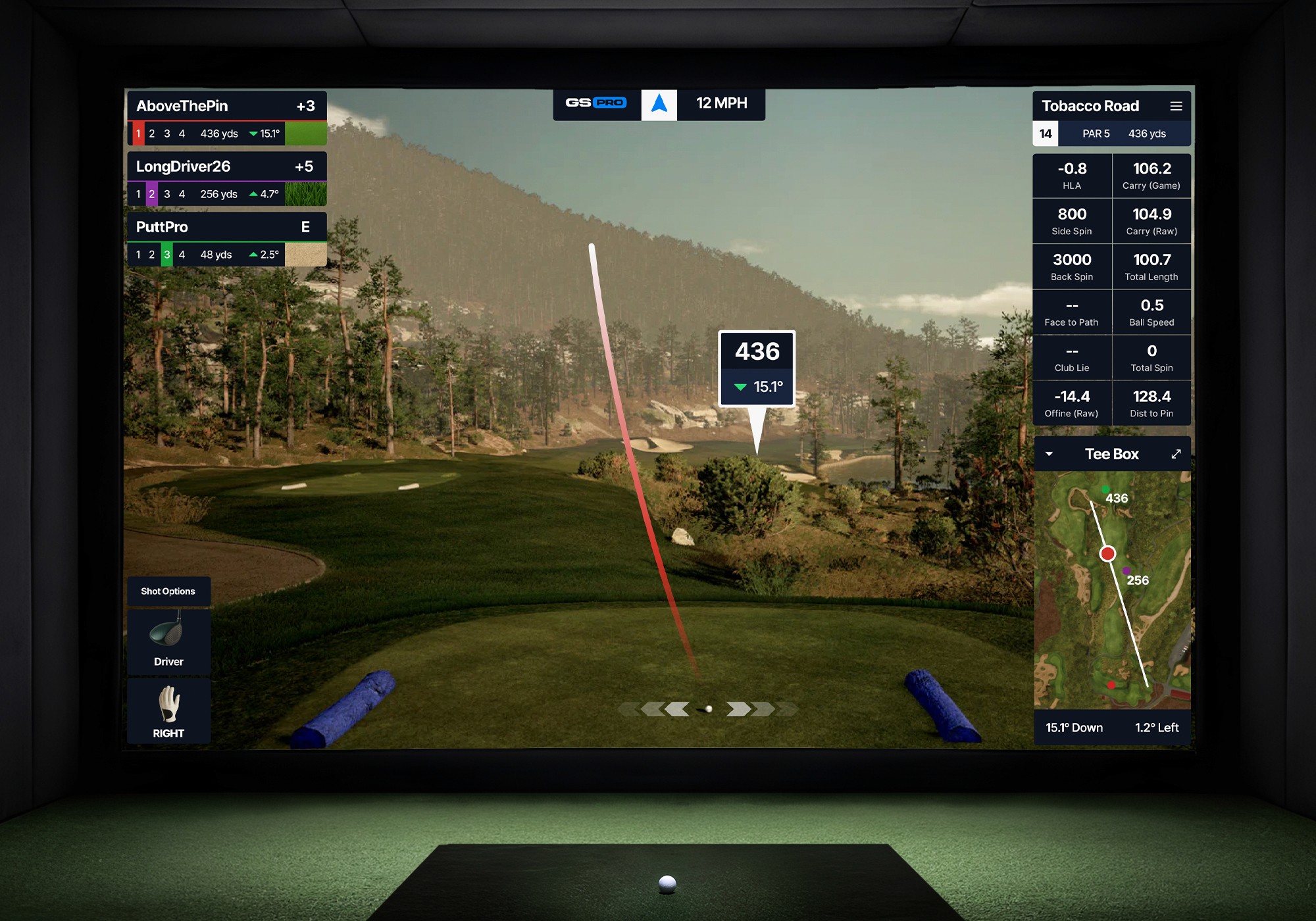Change the Driver club selection
This screenshot has width=1316, height=921.
tap(168, 642)
